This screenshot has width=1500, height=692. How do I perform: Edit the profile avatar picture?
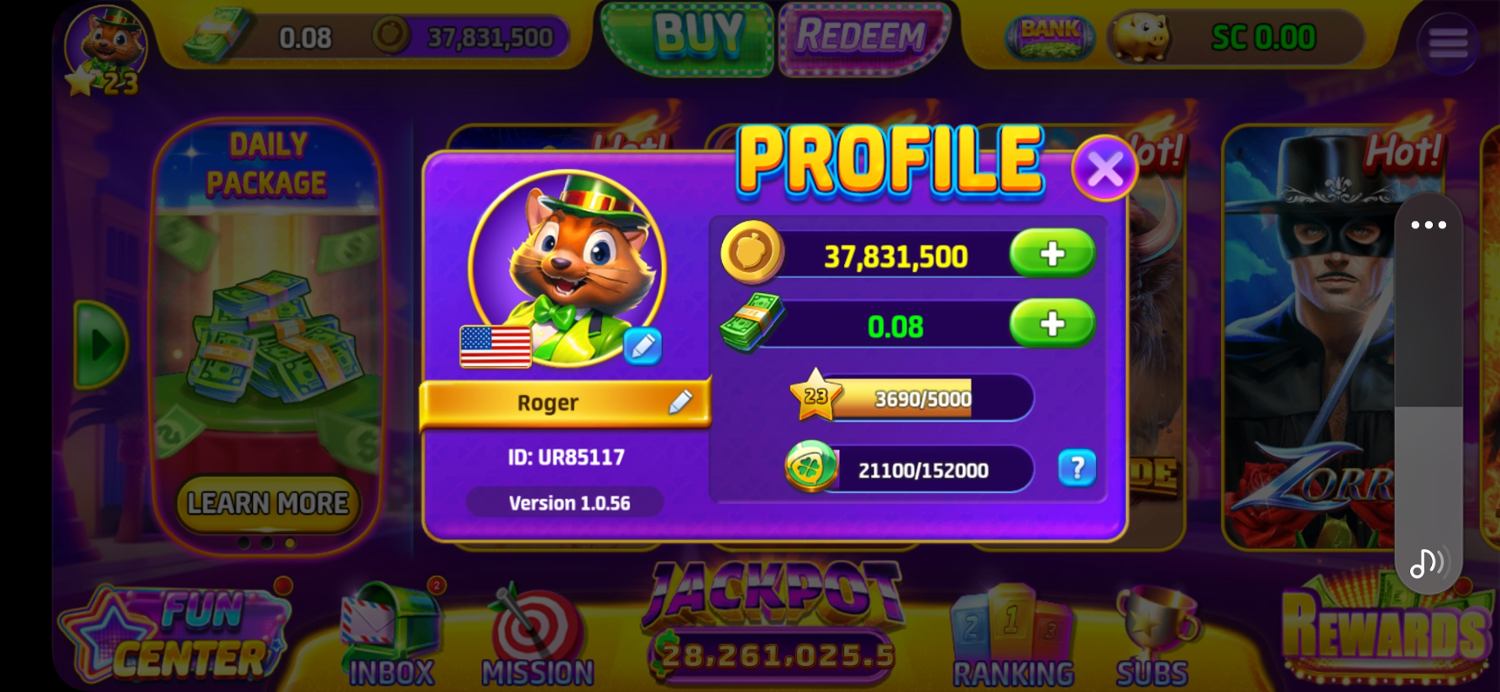642,346
